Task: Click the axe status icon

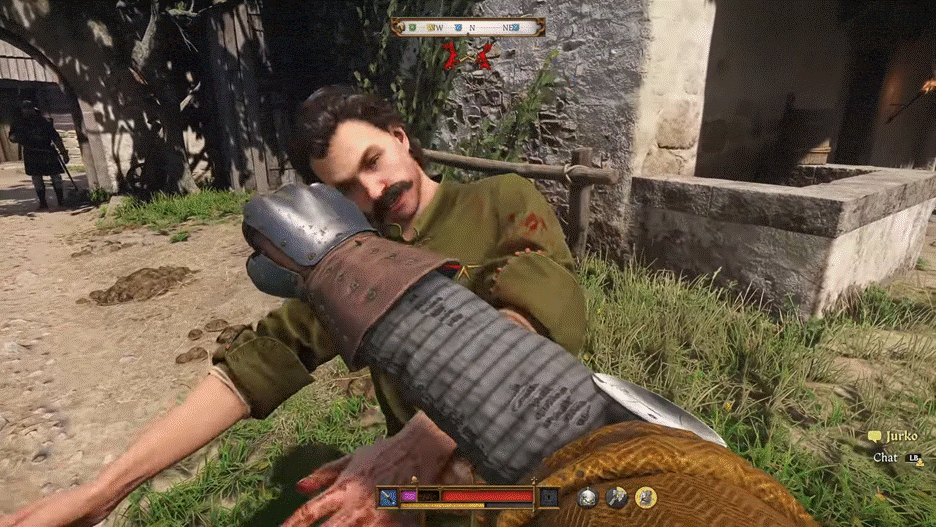Action: (617, 497)
